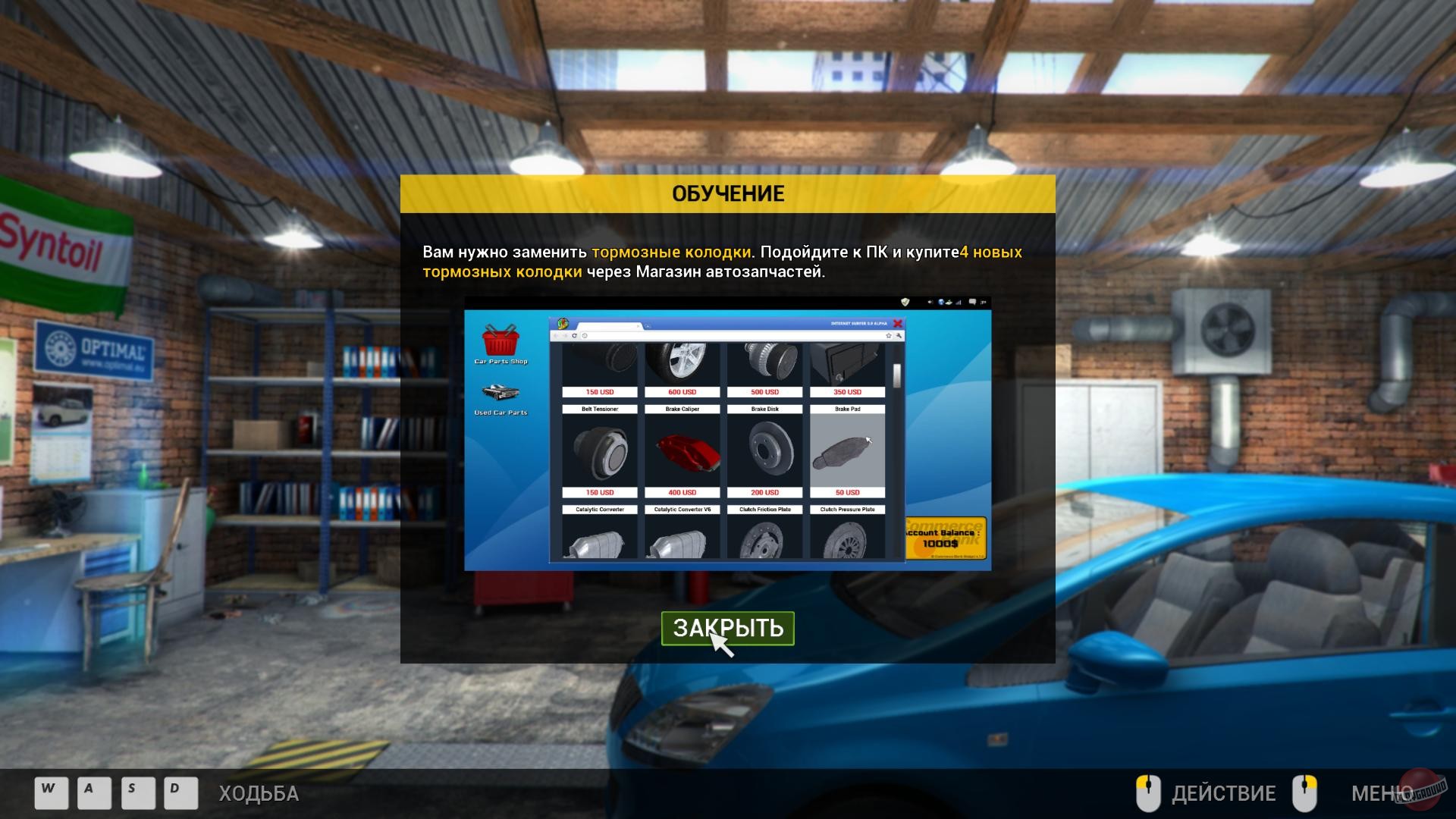Click the shield icon in the system tray

point(905,302)
